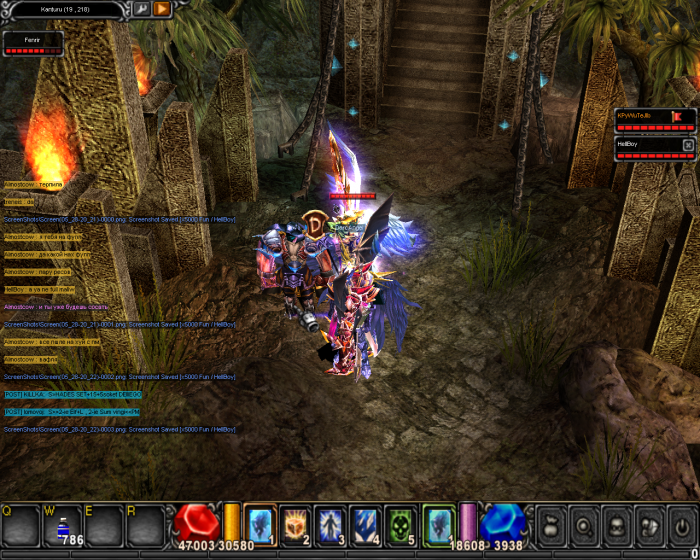
Task: Activate the winged figure skill in slot 3
Action: 330,525
